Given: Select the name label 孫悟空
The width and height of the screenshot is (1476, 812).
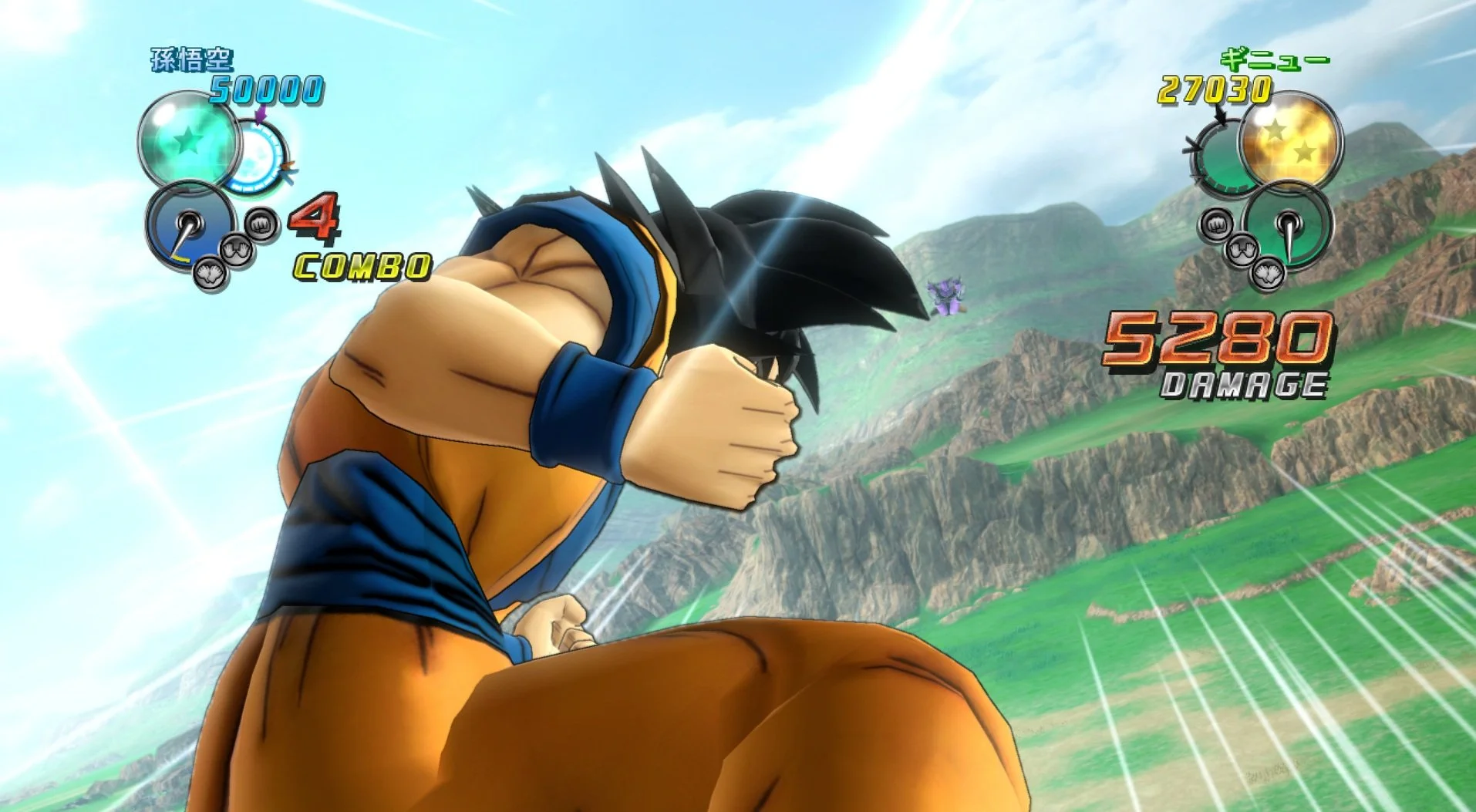Looking at the screenshot, I should point(191,59).
